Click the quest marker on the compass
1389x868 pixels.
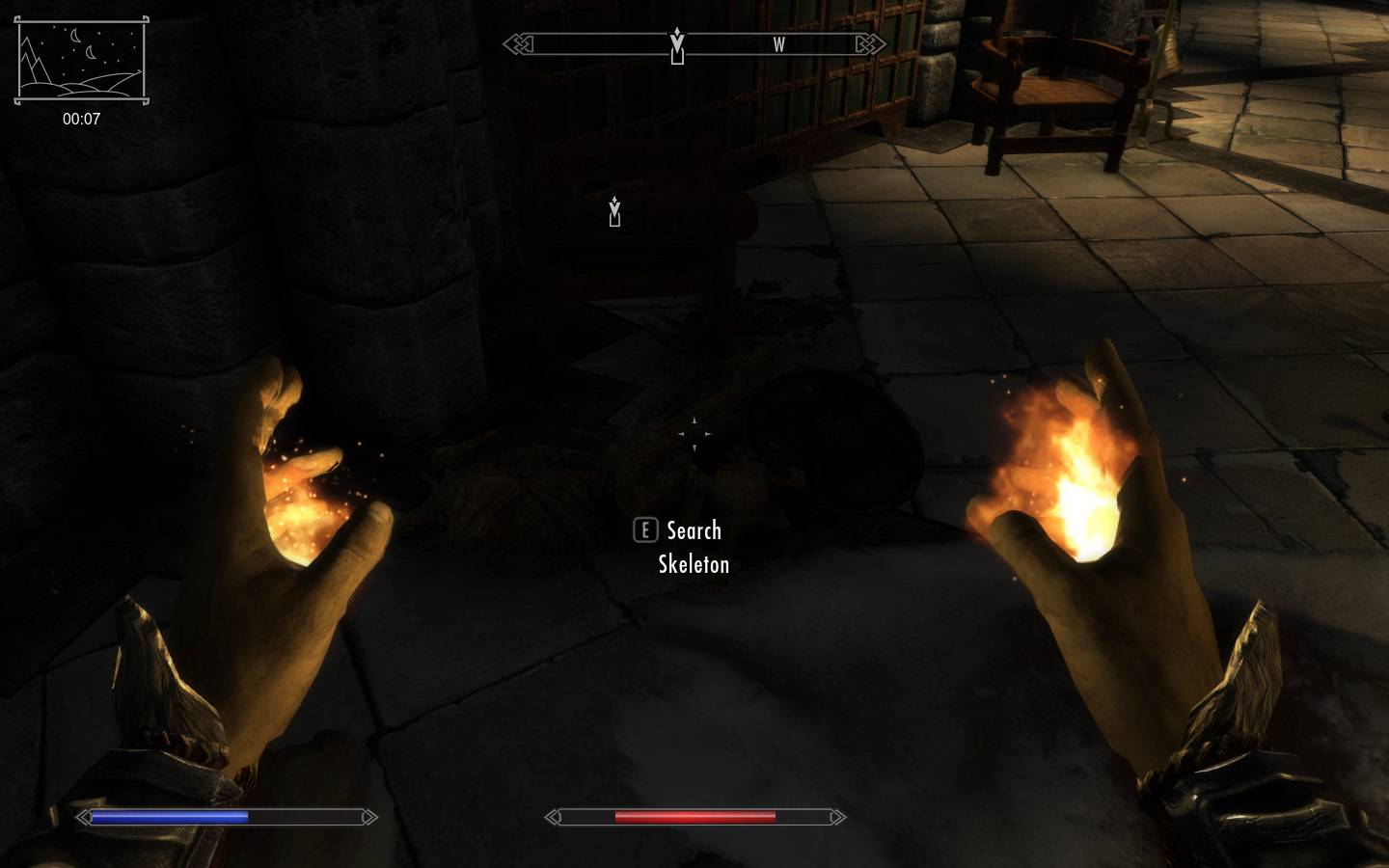(677, 45)
